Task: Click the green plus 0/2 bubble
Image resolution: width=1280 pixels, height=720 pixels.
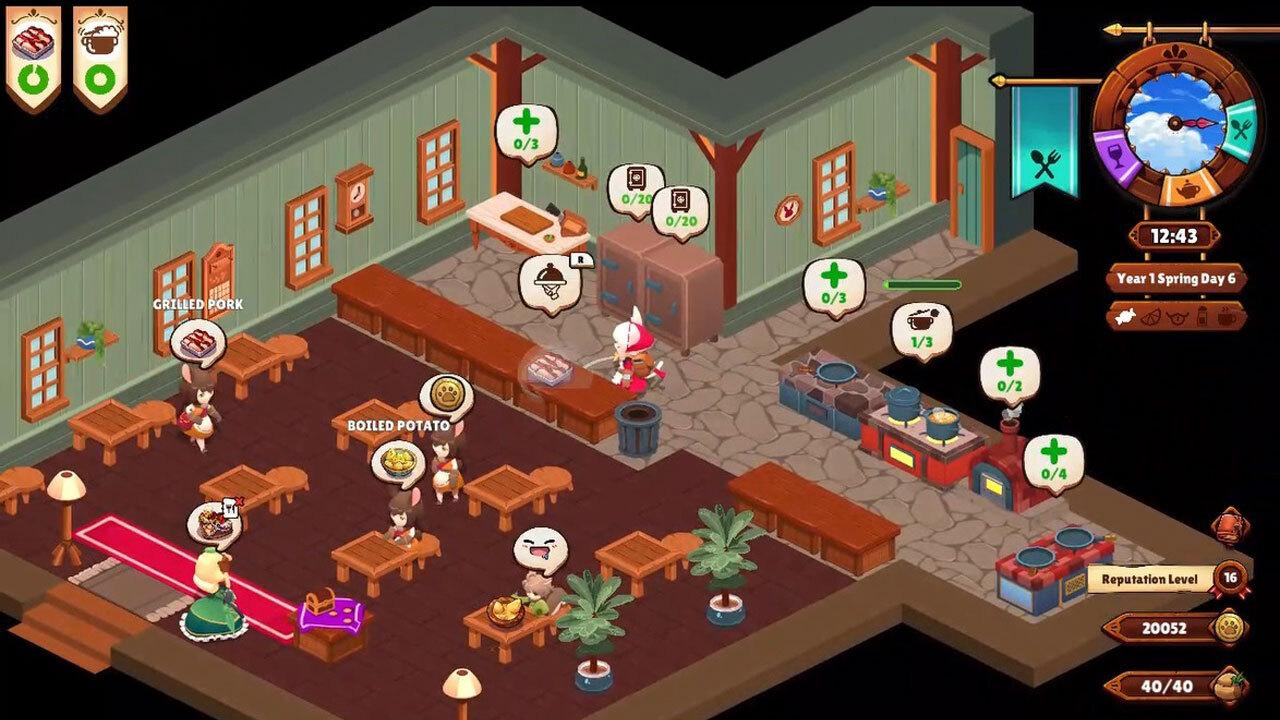Action: click(1010, 371)
